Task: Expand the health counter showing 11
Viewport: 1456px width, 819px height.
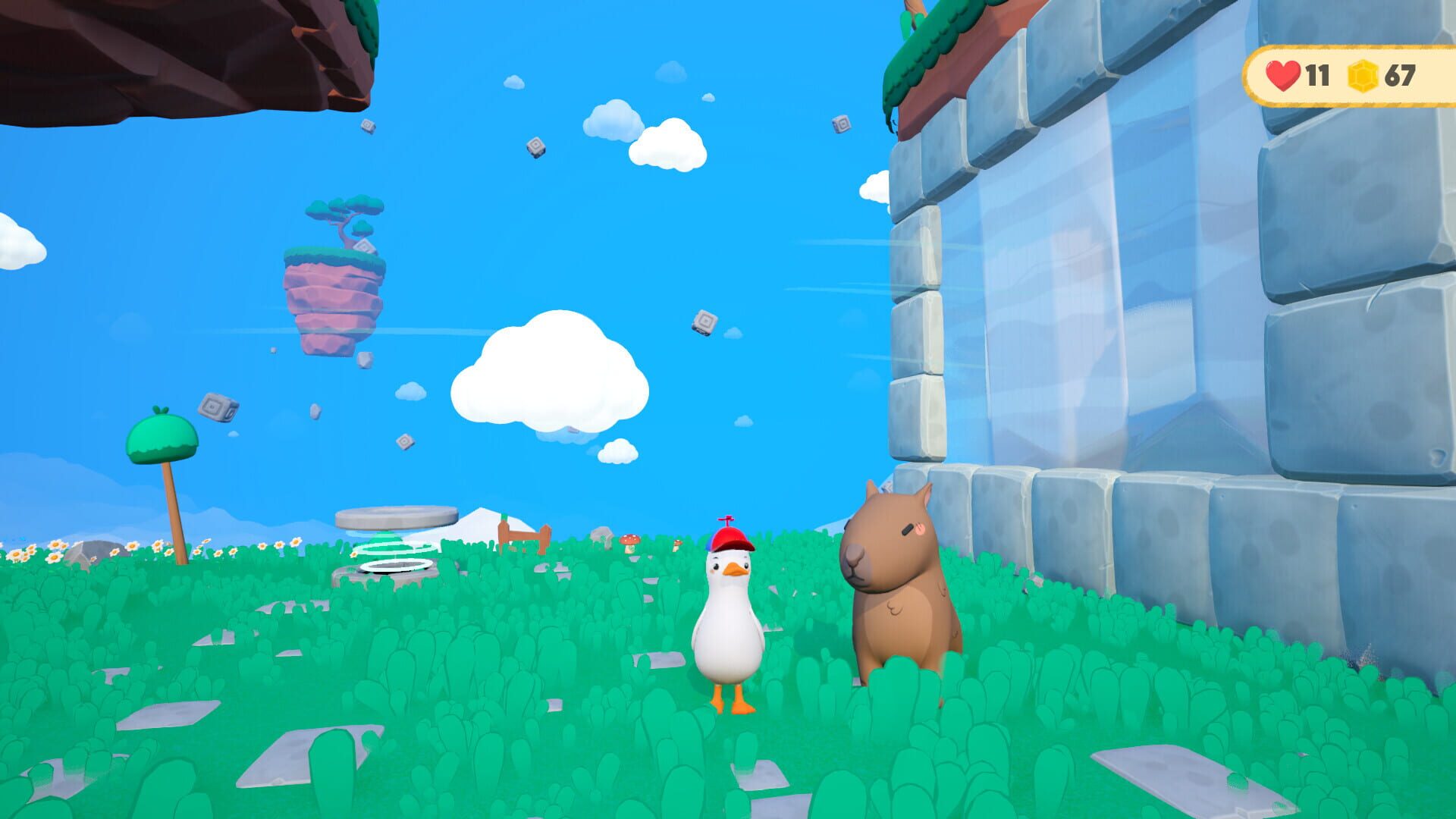Action: (x=1316, y=74)
